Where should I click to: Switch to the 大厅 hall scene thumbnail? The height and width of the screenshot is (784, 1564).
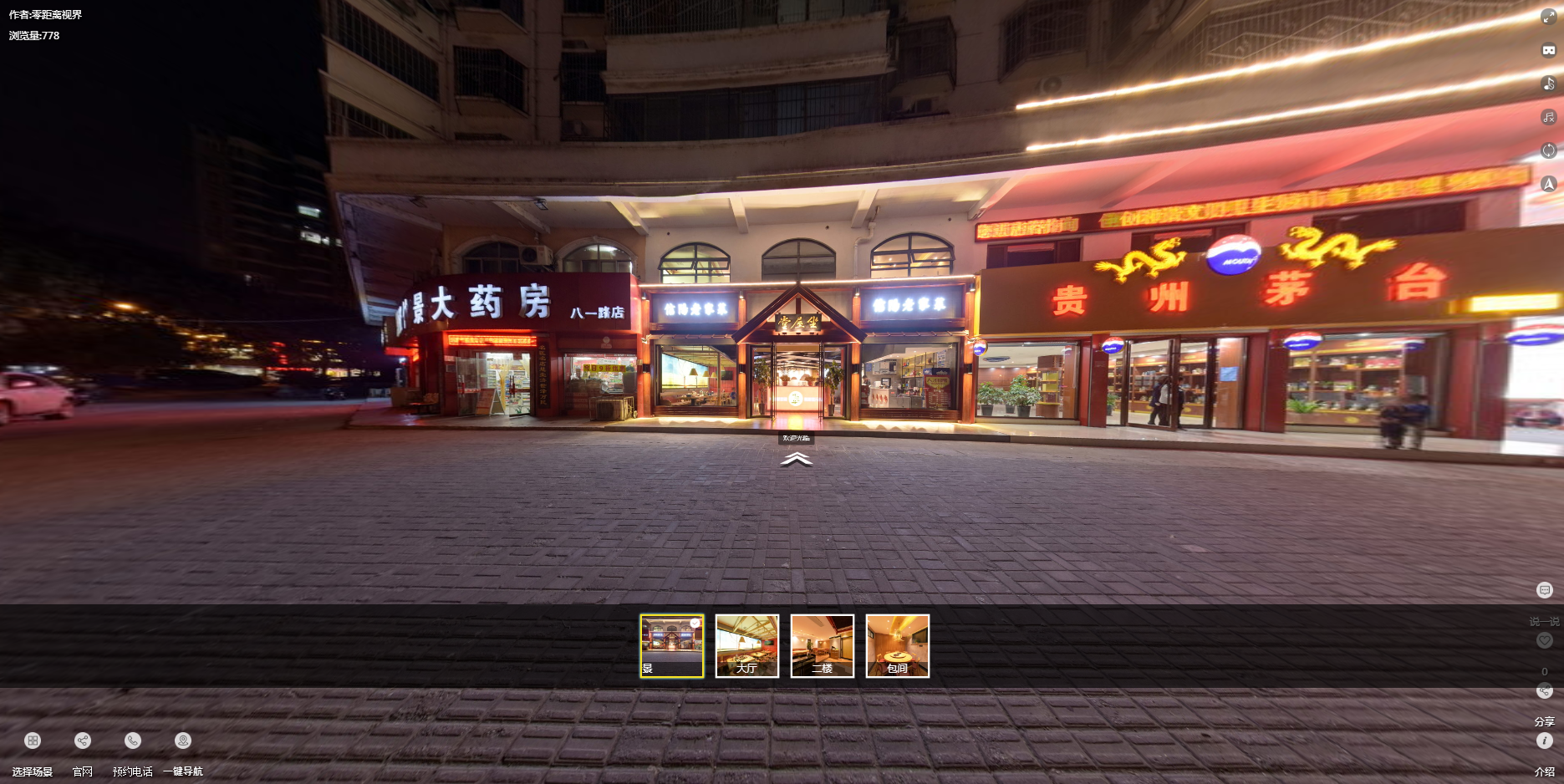tap(747, 646)
